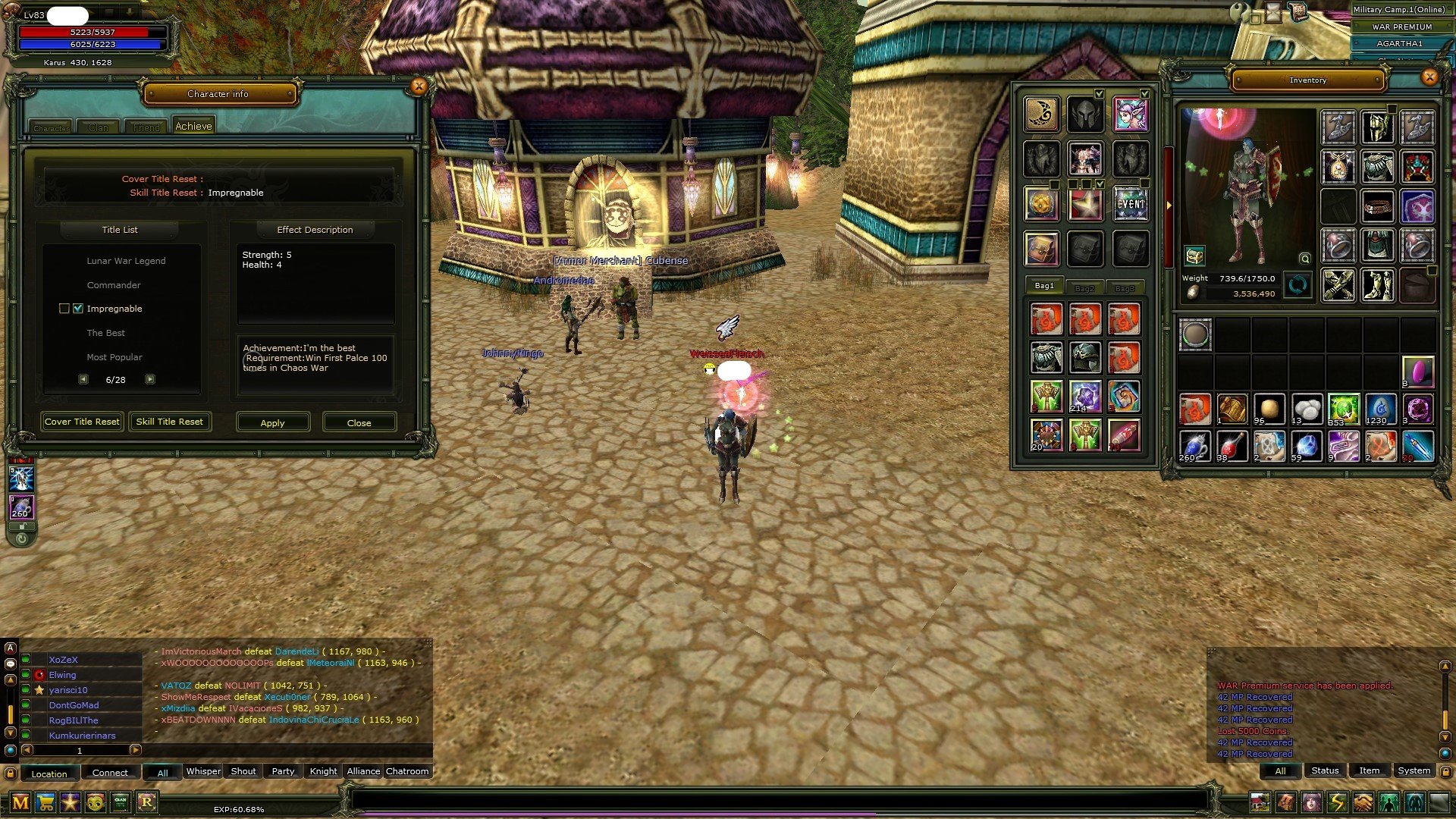Open the Bag1 tab
This screenshot has height=819, width=1456.
tap(1044, 286)
